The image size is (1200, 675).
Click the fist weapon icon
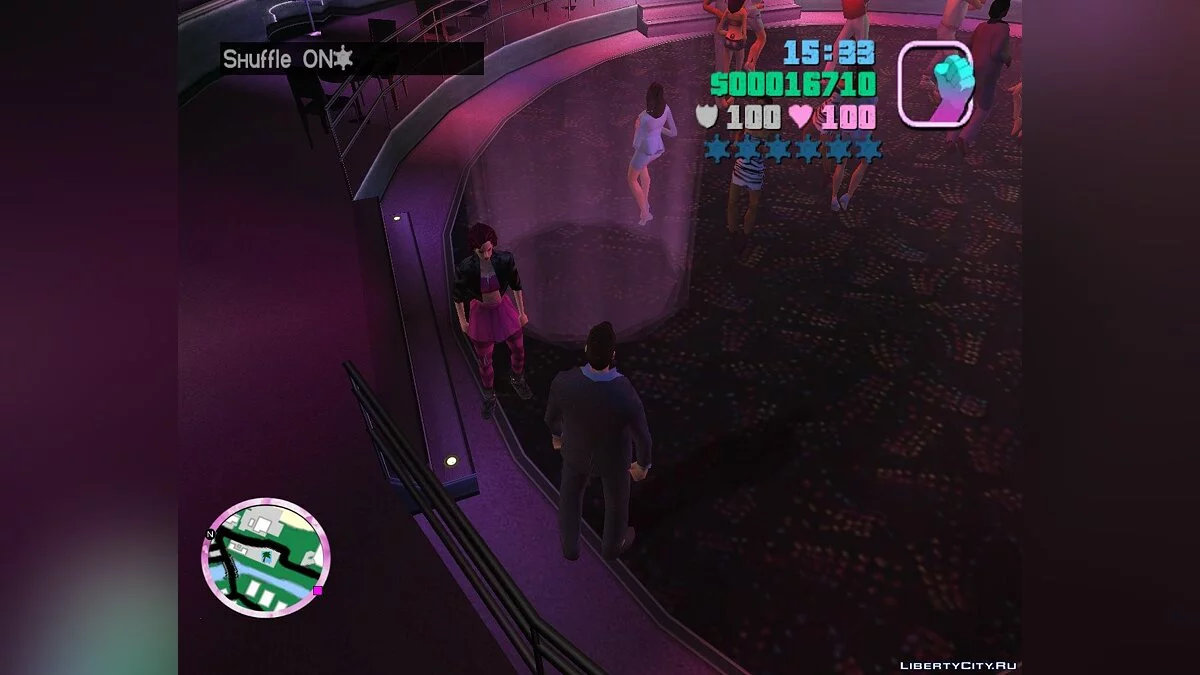[935, 84]
